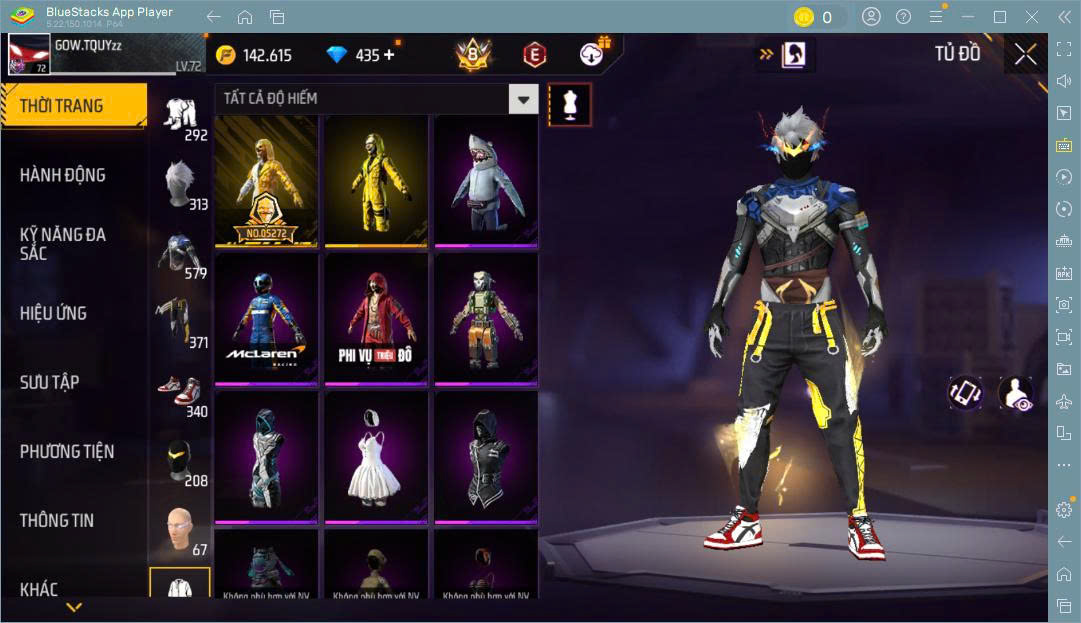
Task: Select the white dress outfit
Action: coord(375,456)
